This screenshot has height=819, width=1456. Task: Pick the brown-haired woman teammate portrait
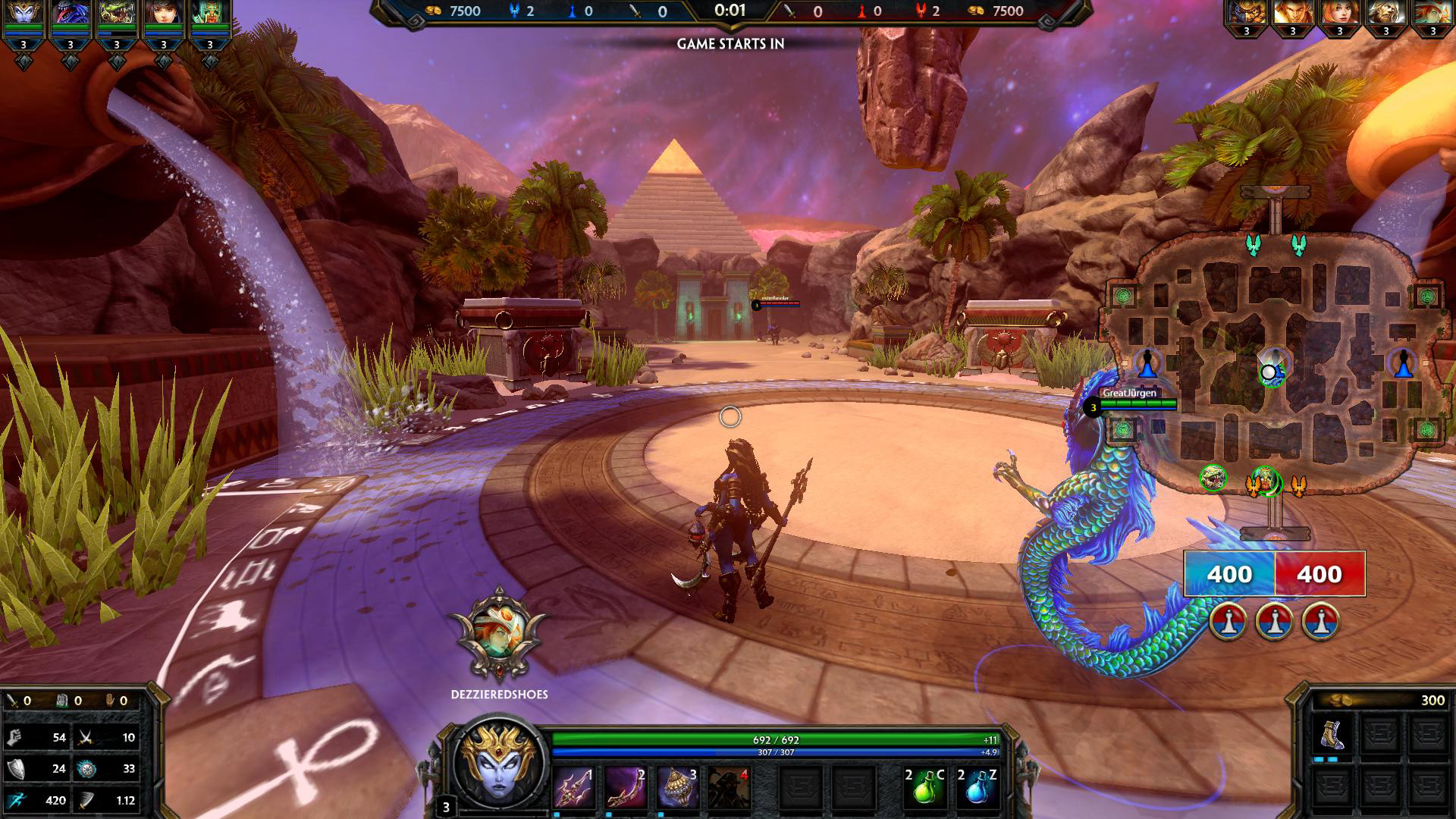(x=163, y=15)
